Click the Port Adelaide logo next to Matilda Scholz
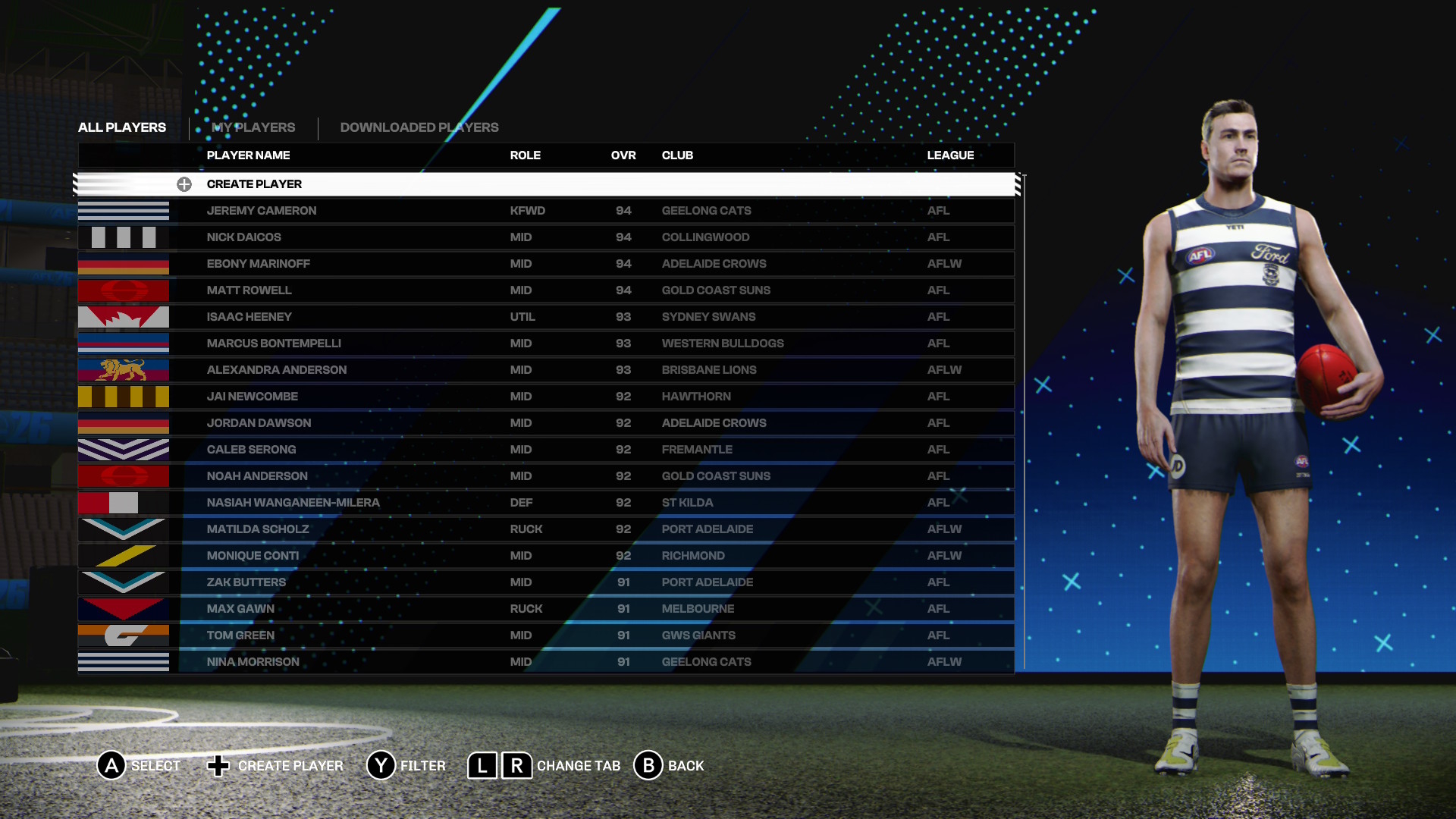The height and width of the screenshot is (819, 1456). pos(124,529)
